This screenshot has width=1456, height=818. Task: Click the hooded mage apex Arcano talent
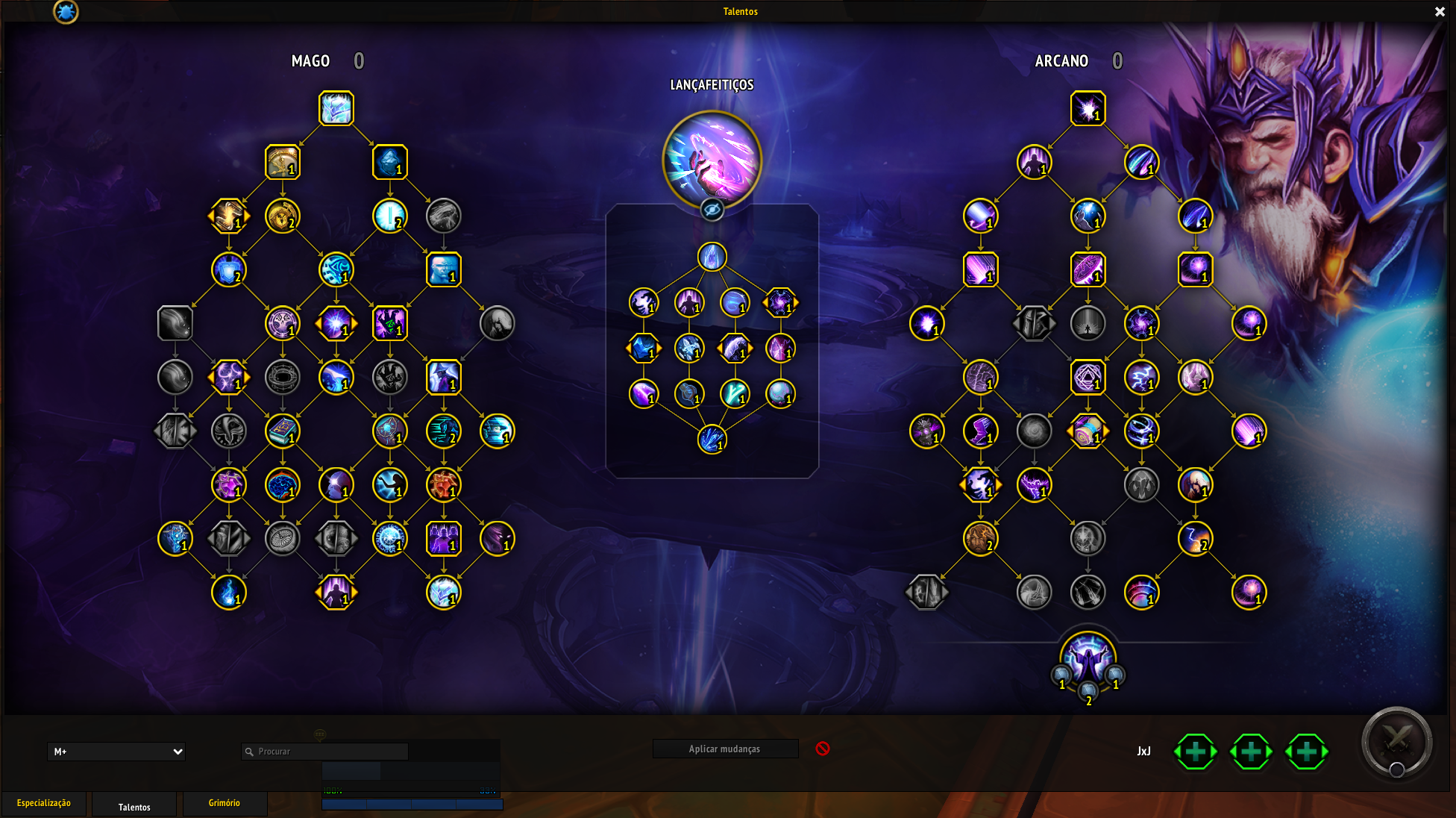[x=1088, y=658]
